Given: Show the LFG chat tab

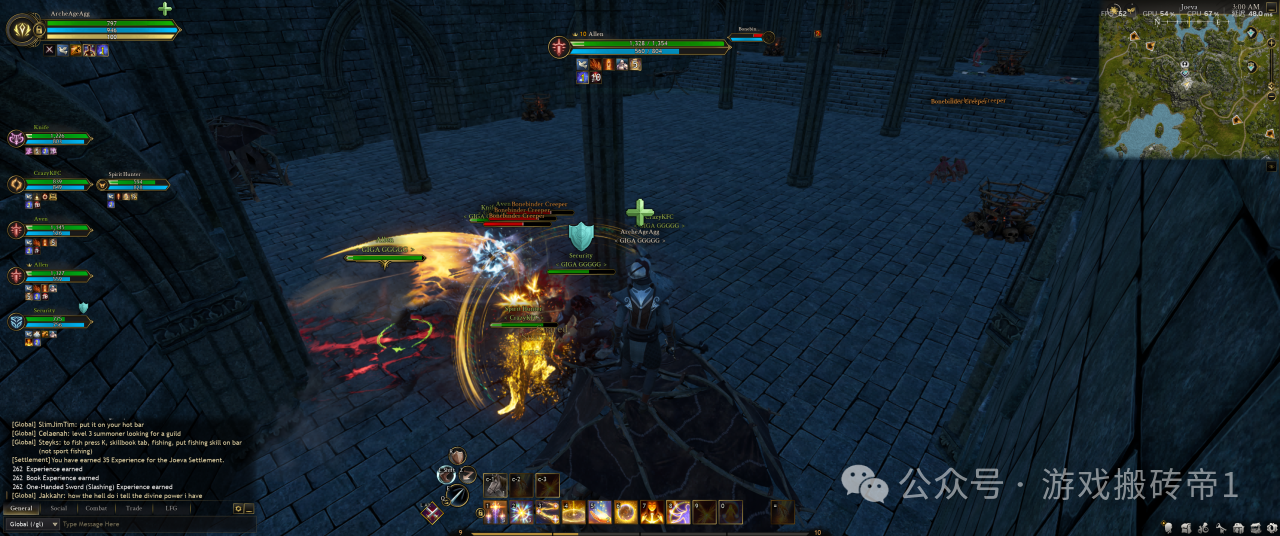Looking at the screenshot, I should [171, 508].
